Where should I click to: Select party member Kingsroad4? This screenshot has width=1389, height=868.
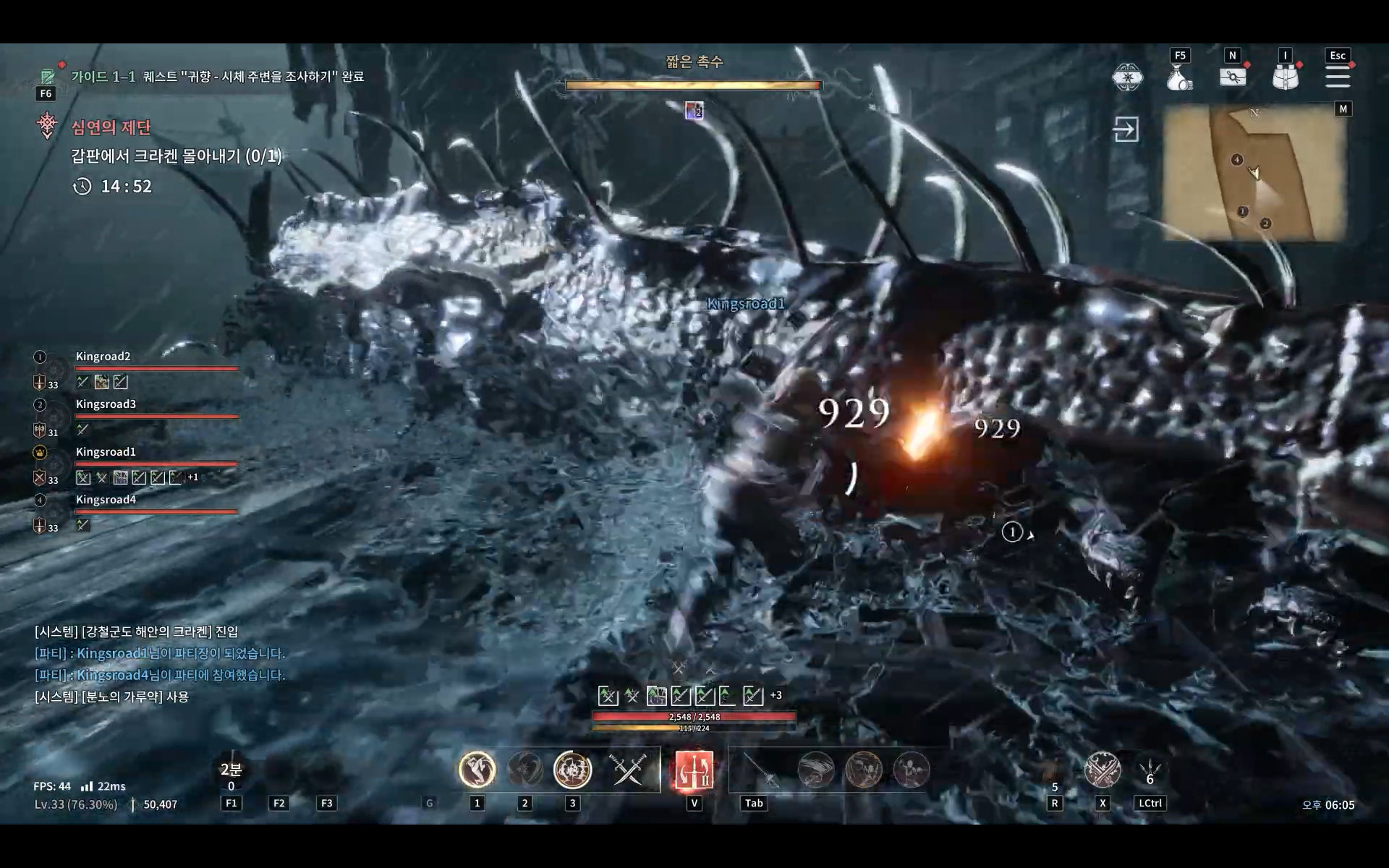point(106,500)
